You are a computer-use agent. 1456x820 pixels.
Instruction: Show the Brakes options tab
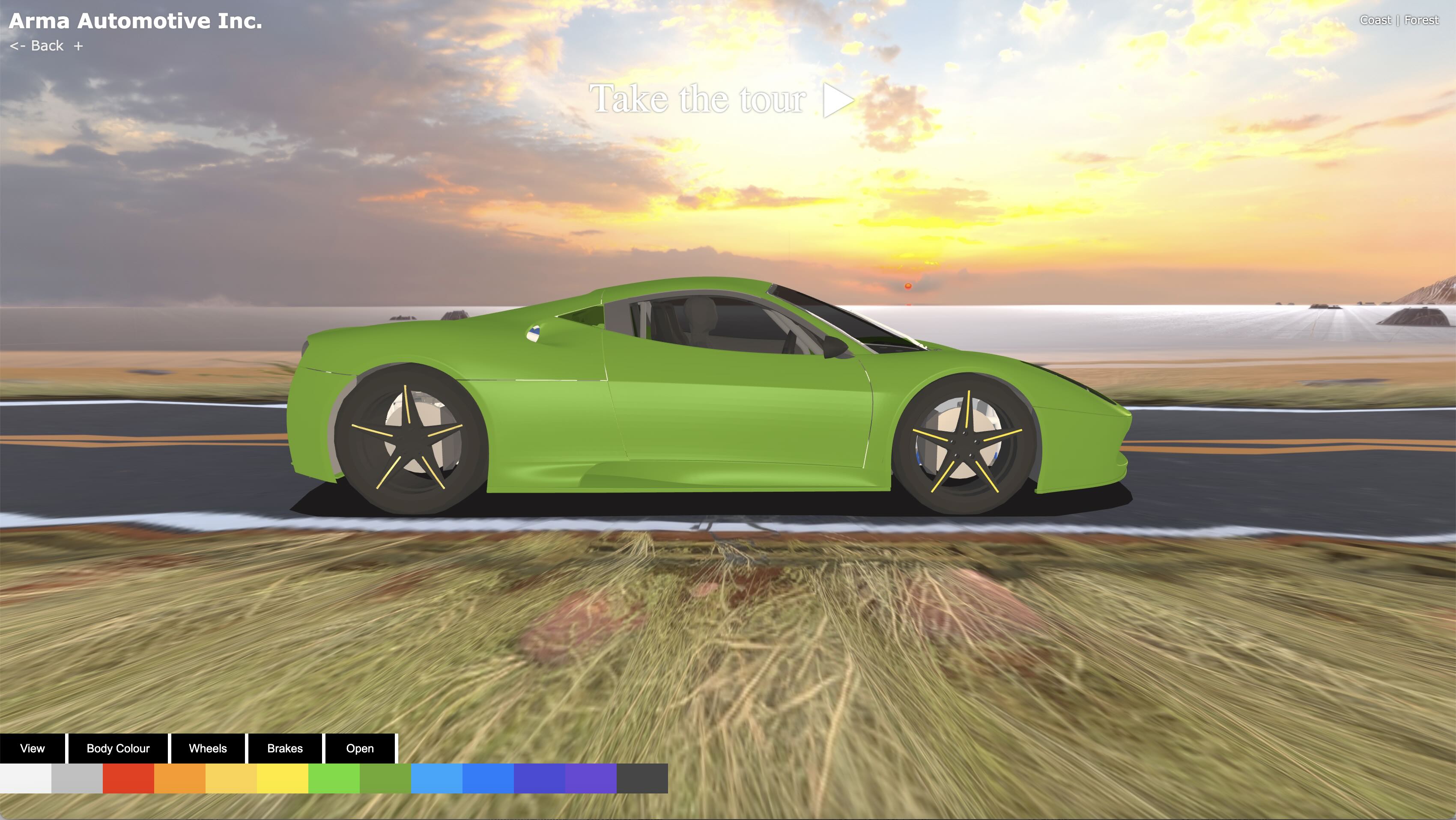285,748
